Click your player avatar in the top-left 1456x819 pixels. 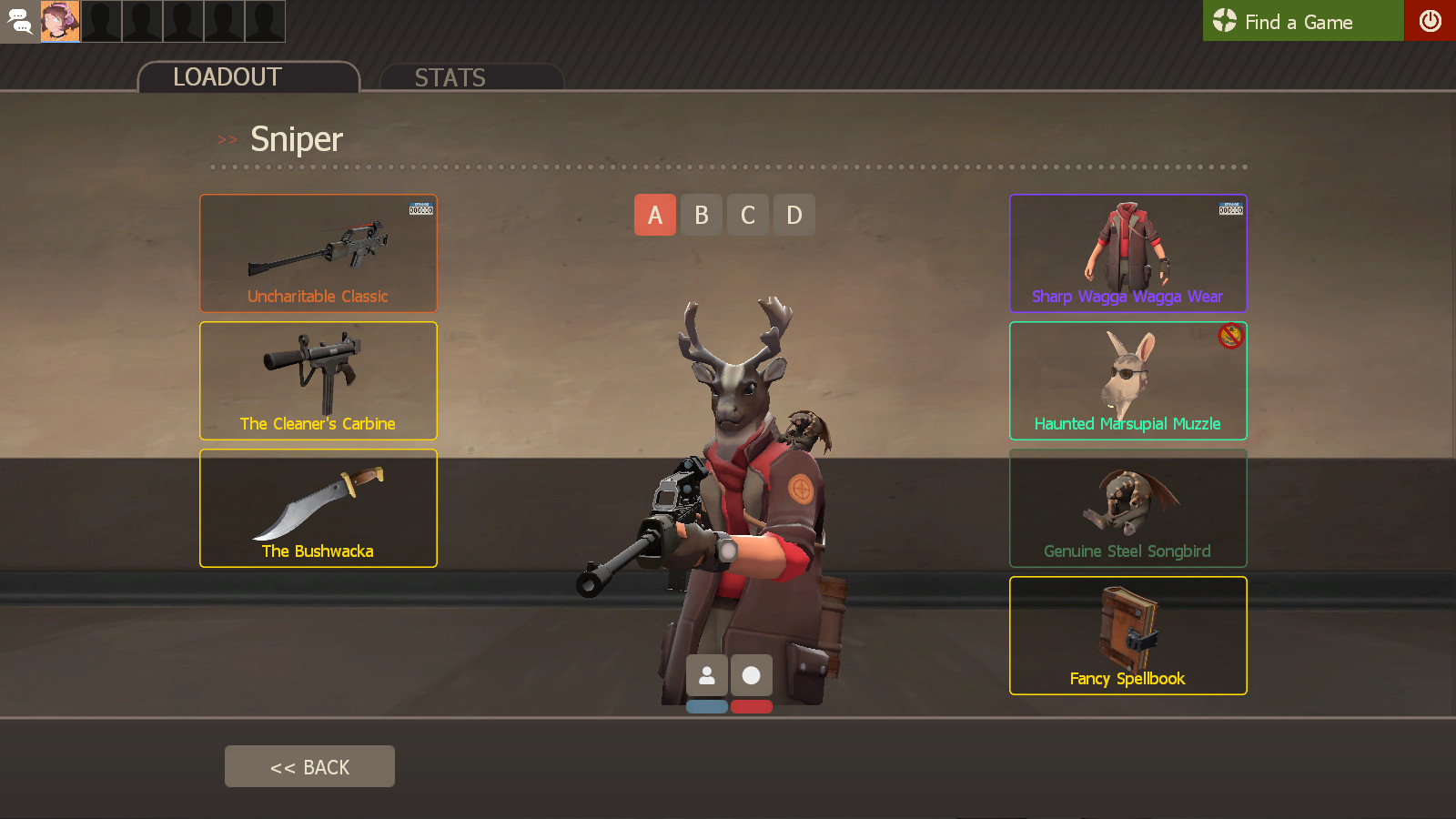(x=60, y=21)
